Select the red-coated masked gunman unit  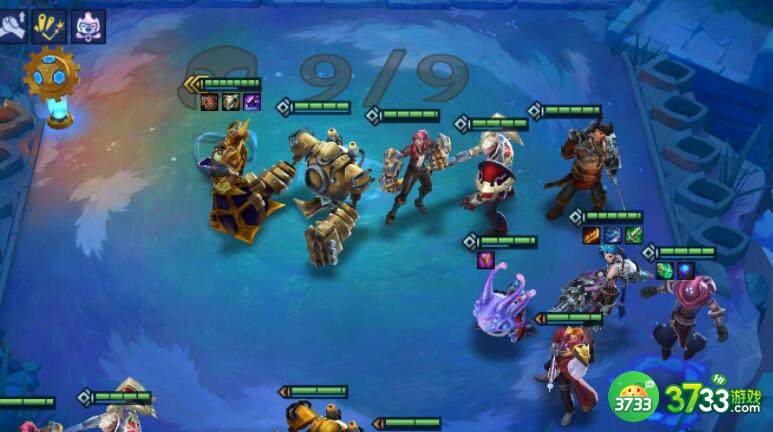[x=569, y=368]
